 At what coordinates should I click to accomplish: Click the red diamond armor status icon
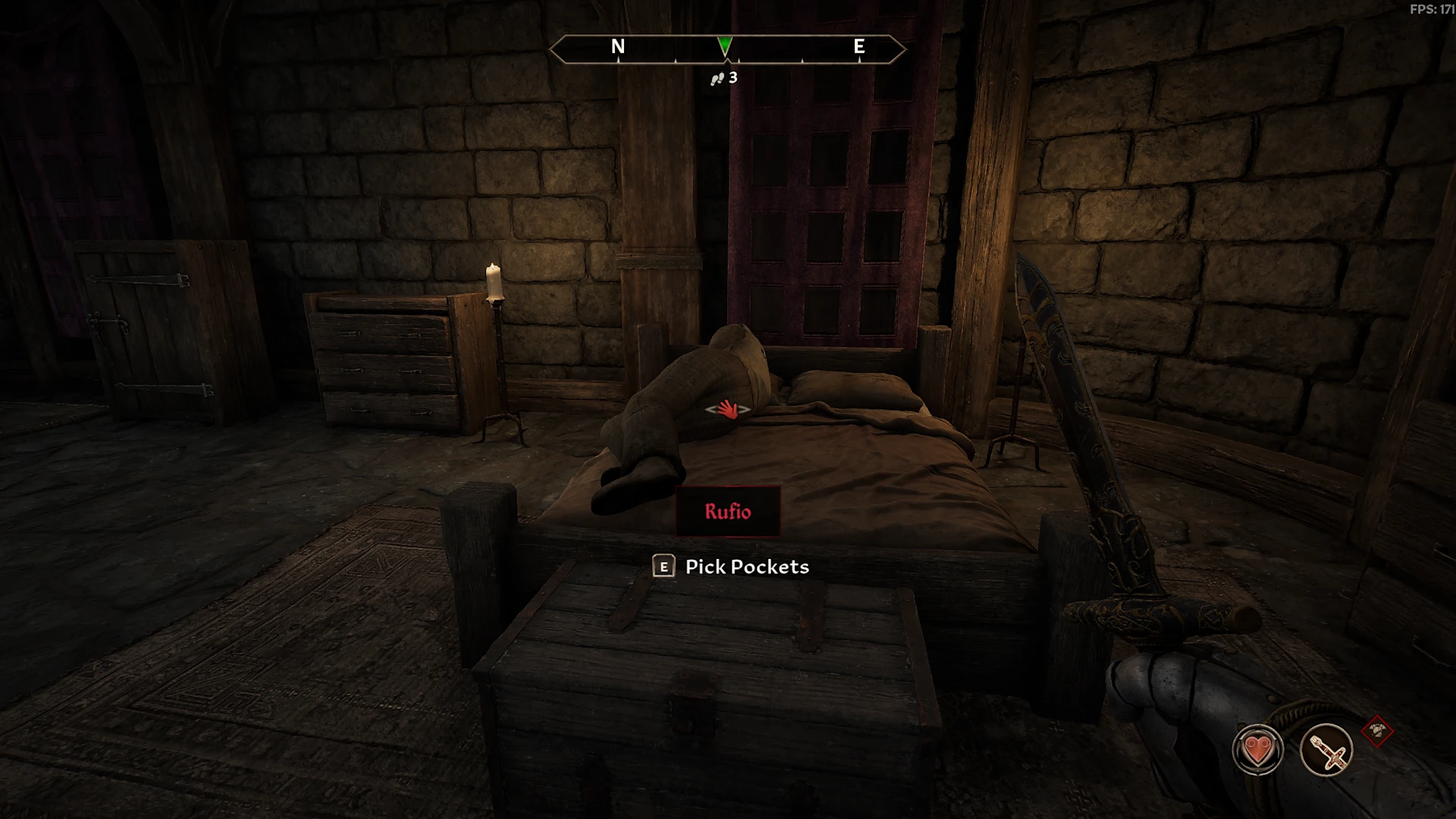pyautogui.click(x=1377, y=732)
